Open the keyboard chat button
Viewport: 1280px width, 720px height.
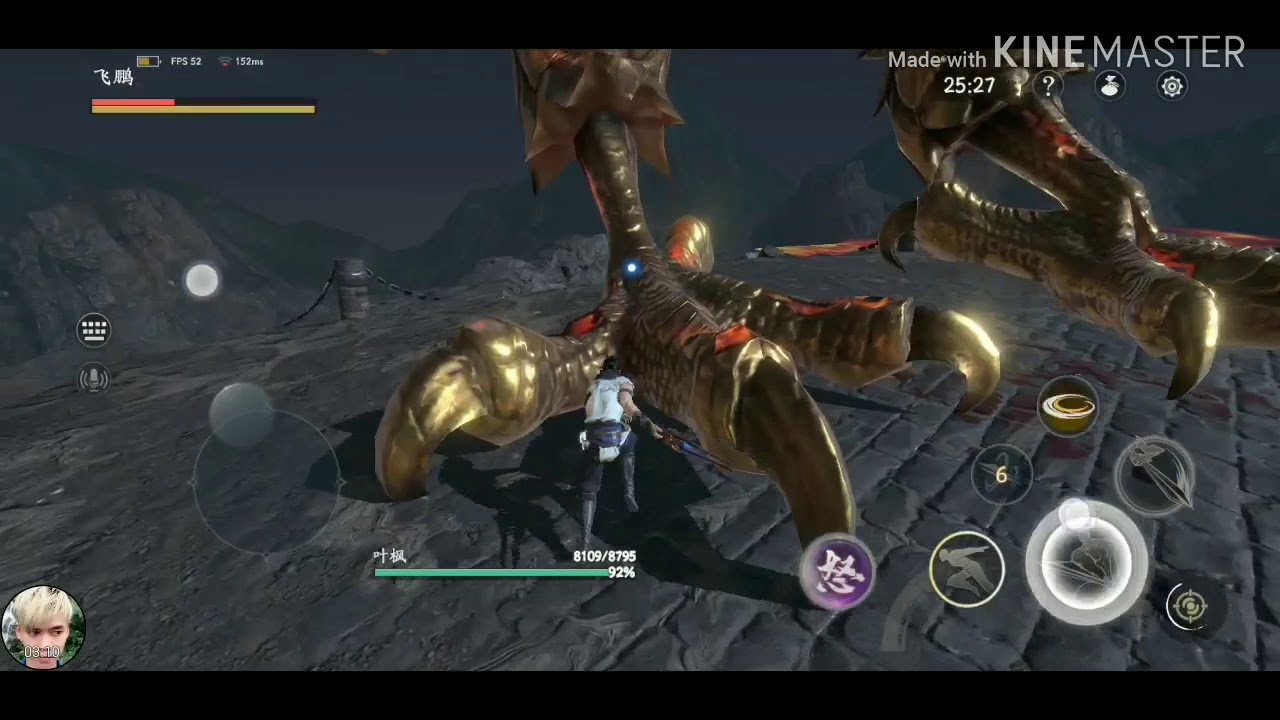point(94,330)
